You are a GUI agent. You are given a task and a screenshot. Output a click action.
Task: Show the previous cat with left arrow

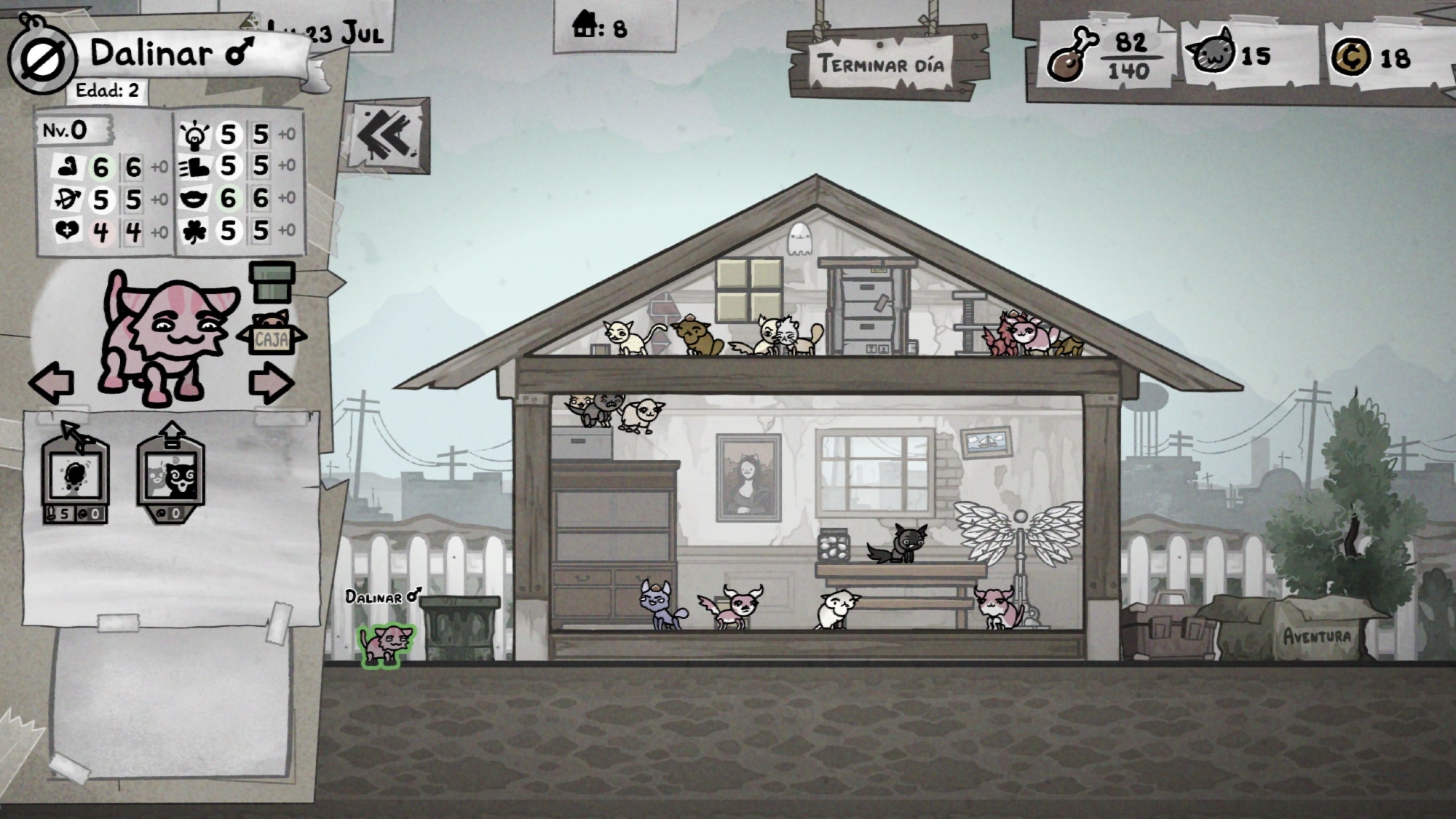(52, 383)
